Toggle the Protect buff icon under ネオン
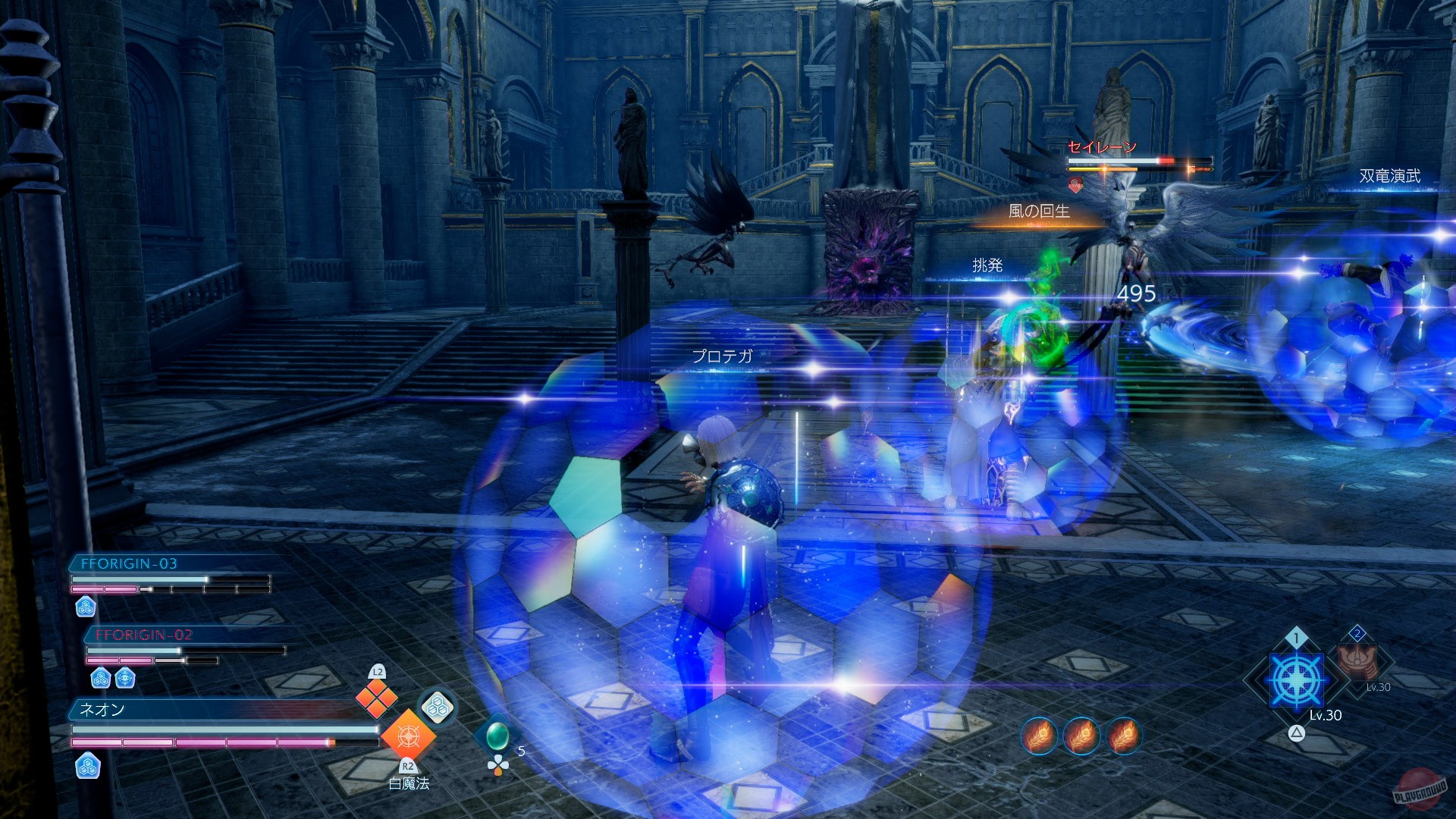 coord(89,767)
